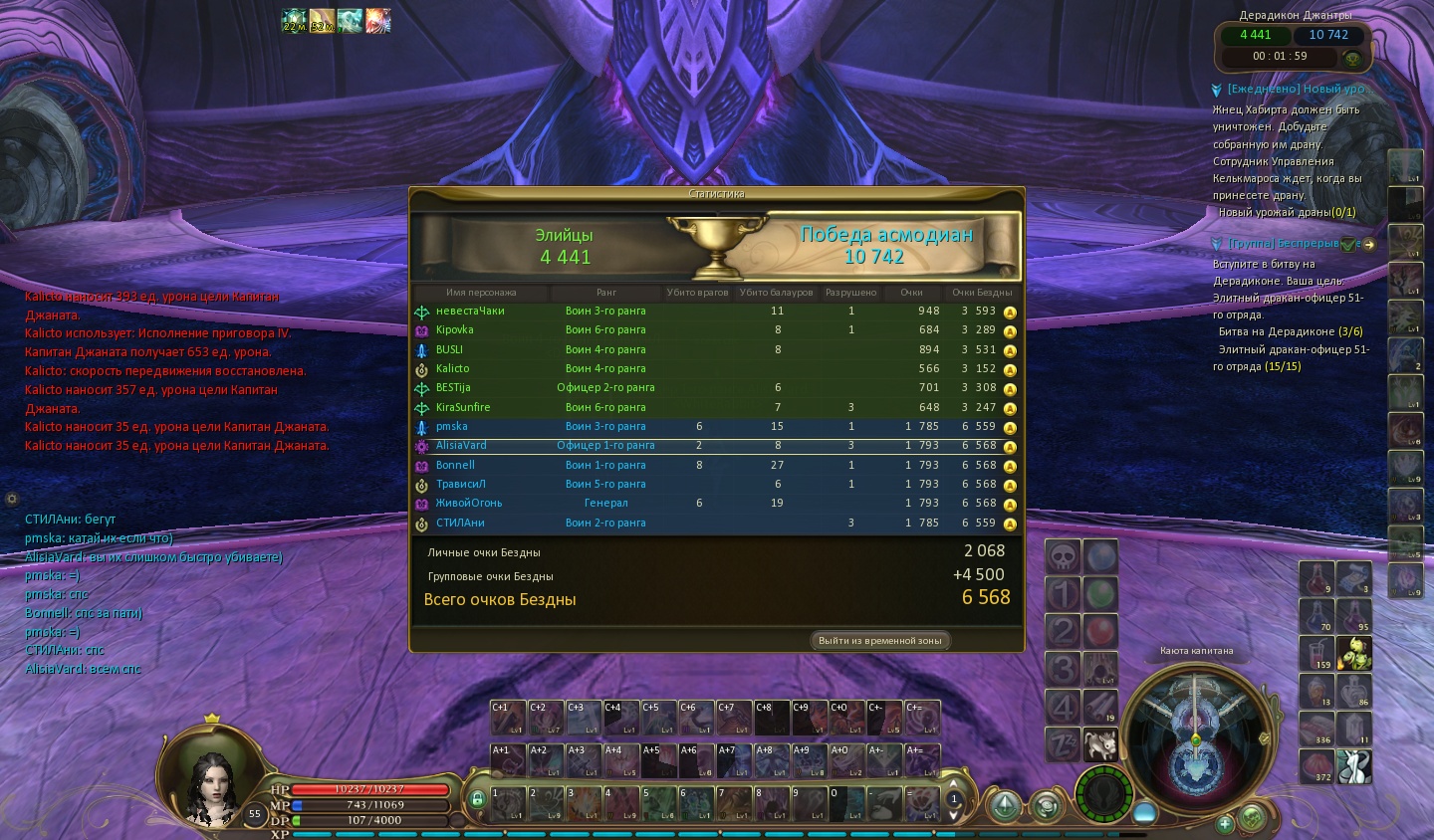1434x840 pixels.
Task: Click the skull mark icon
Action: [1063, 557]
